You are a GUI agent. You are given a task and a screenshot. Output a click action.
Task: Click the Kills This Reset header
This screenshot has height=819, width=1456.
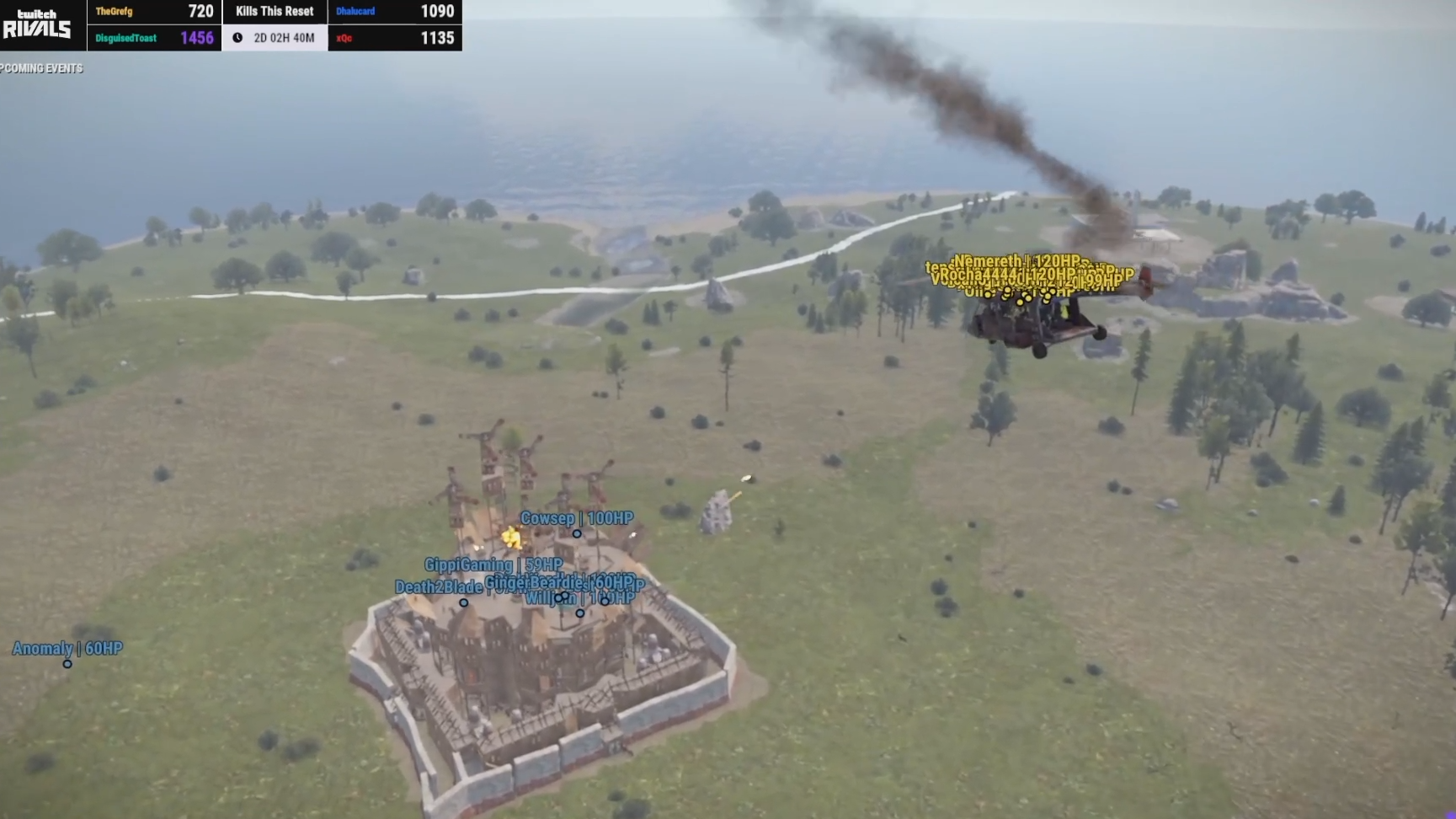(275, 11)
